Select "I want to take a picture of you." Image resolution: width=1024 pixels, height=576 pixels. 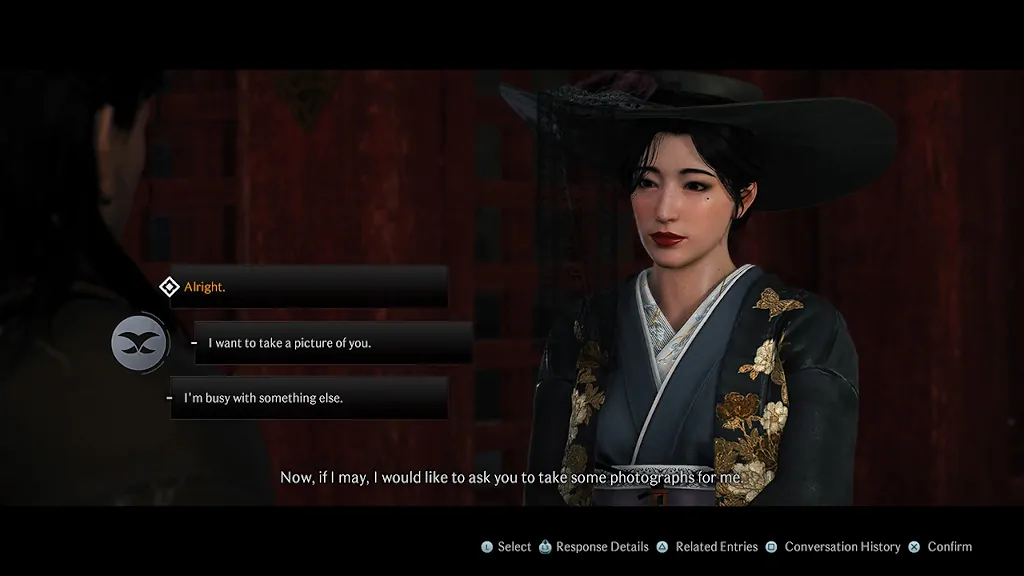click(x=289, y=343)
